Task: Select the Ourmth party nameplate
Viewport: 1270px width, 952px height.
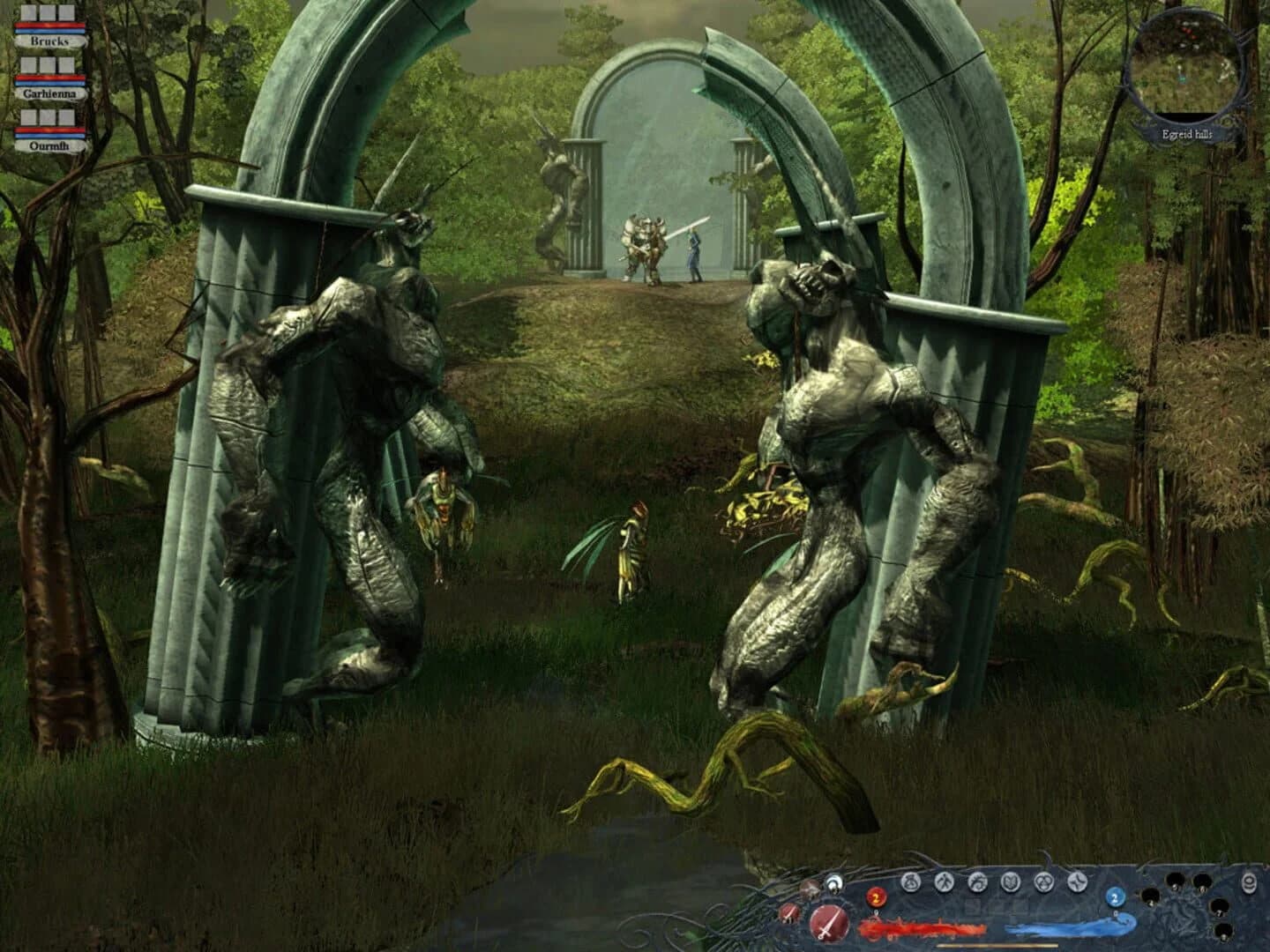Action: pos(49,145)
